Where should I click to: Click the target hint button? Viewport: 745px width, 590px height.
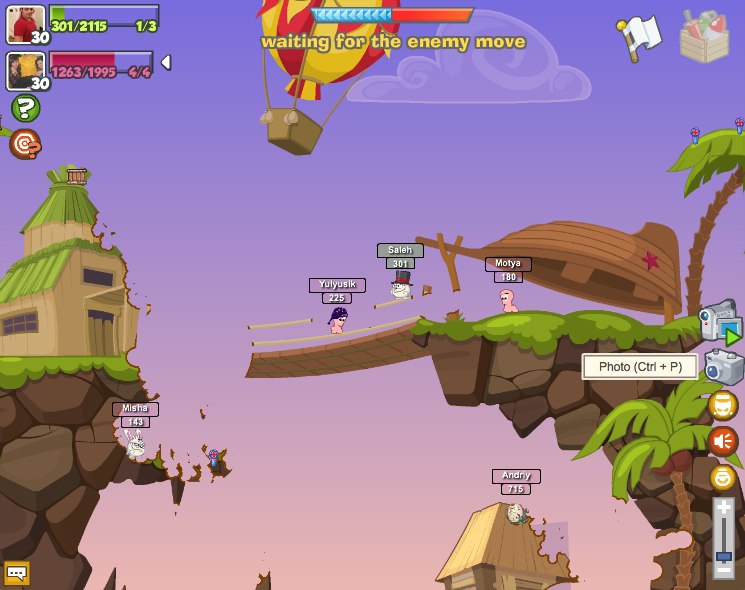pyautogui.click(x=25, y=145)
